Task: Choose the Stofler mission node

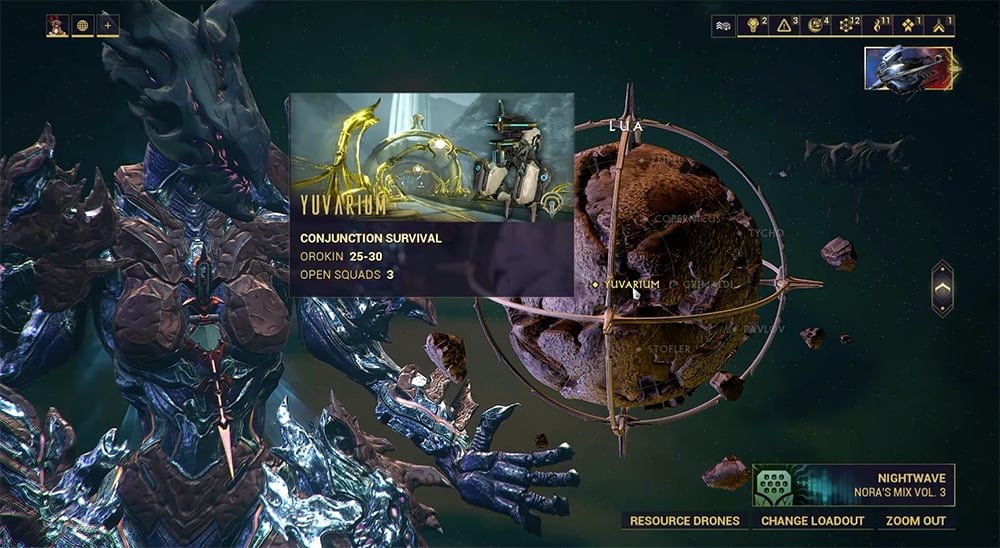Action: pos(669,349)
